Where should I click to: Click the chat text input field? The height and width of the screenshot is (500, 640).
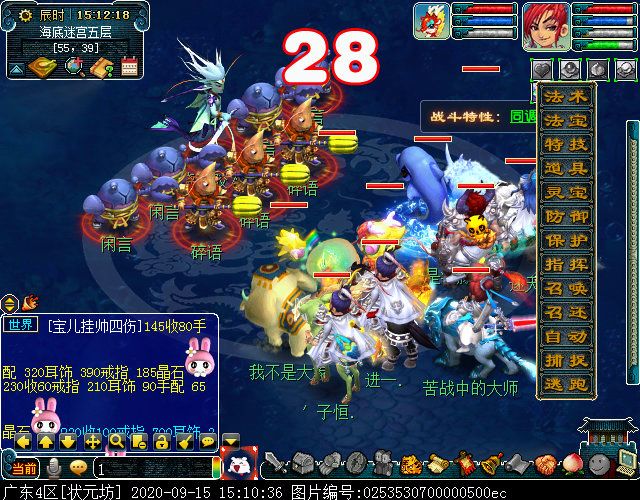tap(150, 467)
